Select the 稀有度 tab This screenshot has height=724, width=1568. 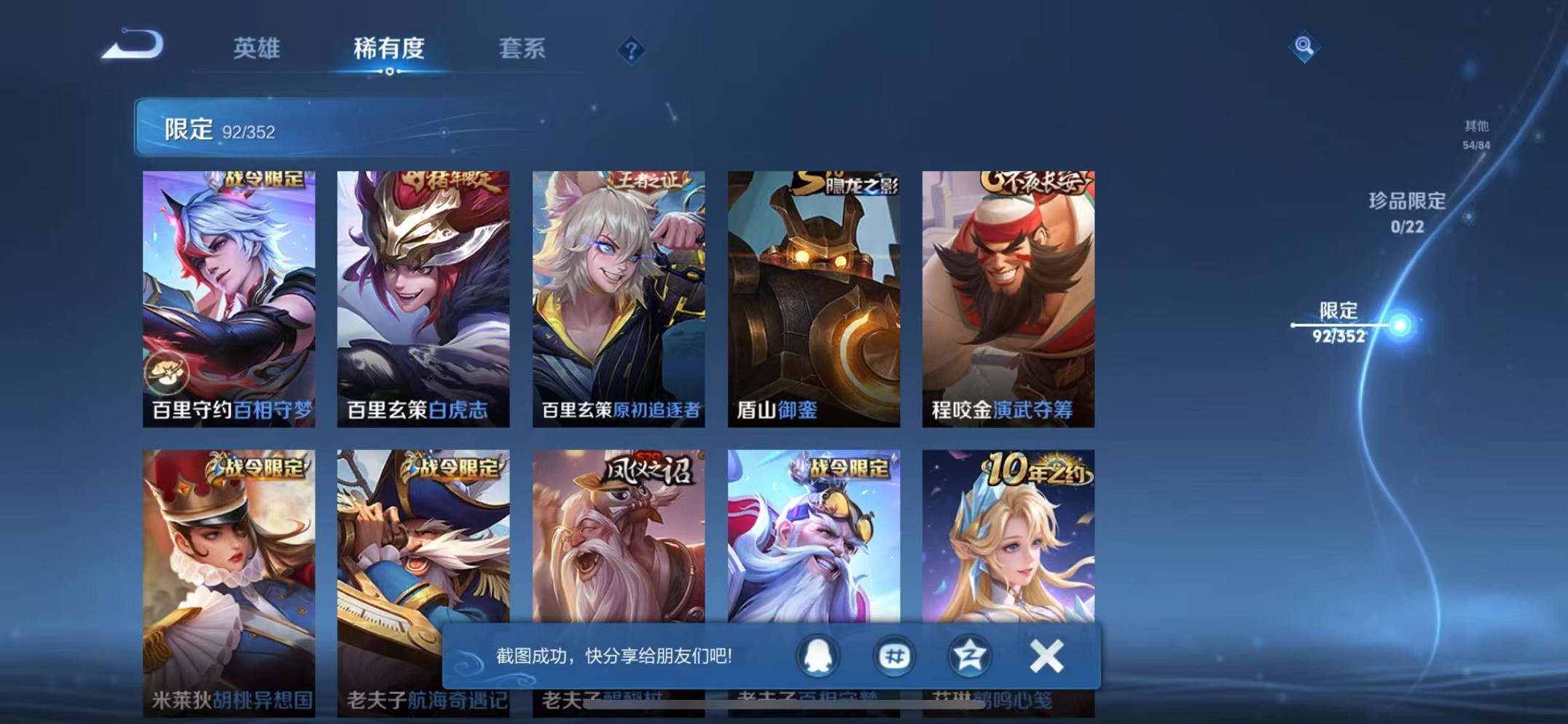click(x=389, y=47)
